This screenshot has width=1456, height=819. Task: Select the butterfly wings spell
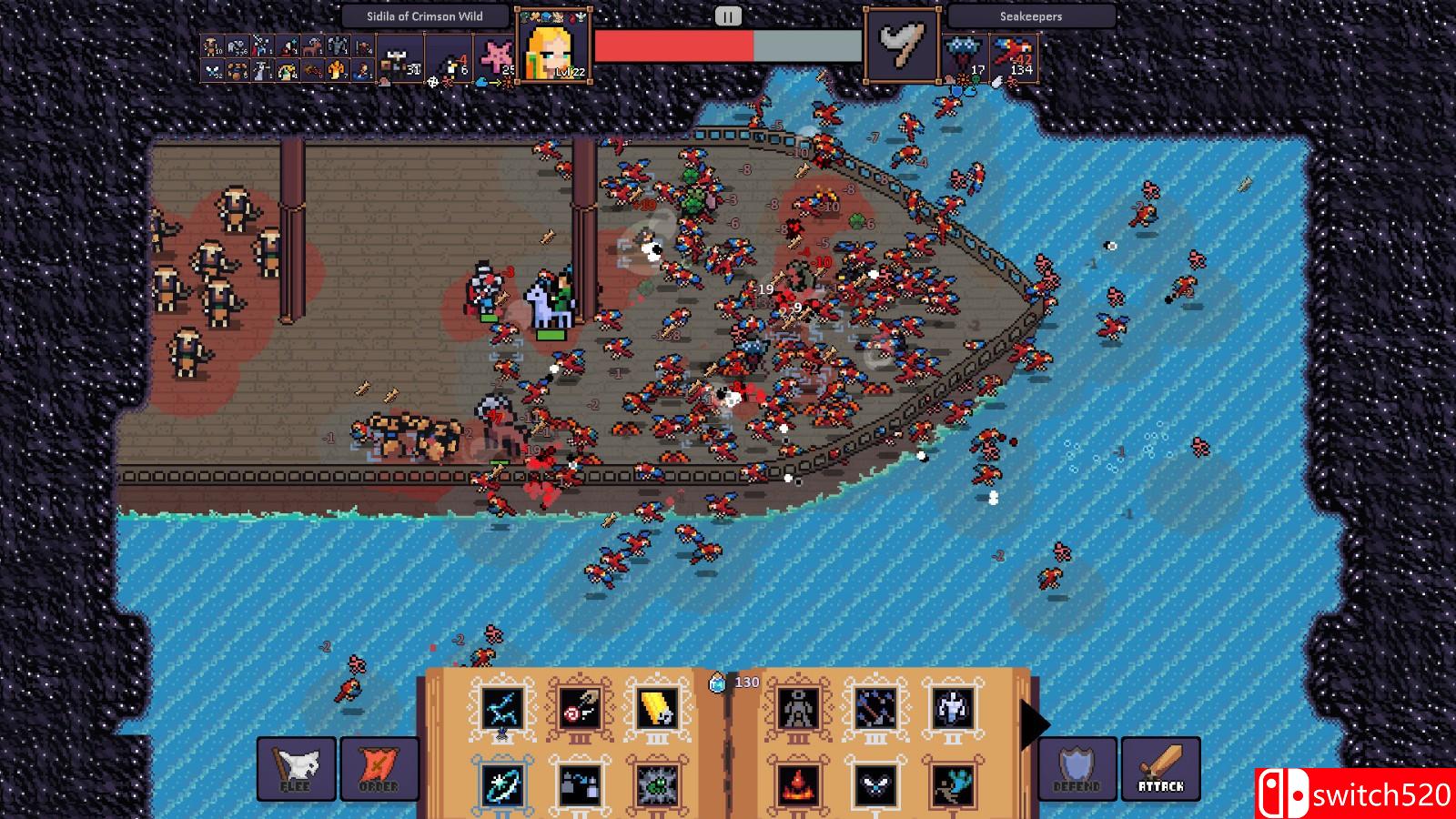point(875,784)
